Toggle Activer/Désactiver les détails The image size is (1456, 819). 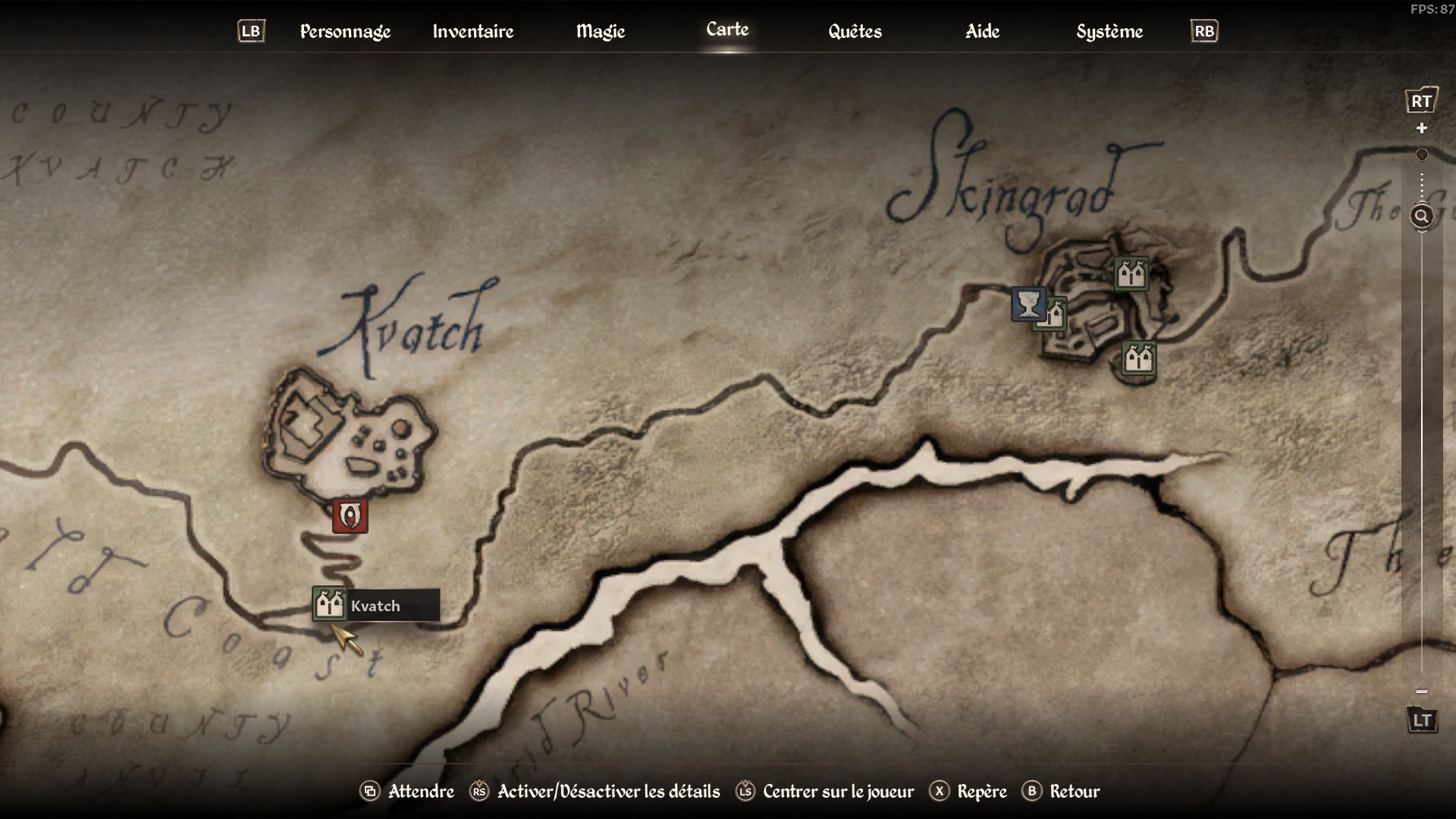(x=607, y=791)
